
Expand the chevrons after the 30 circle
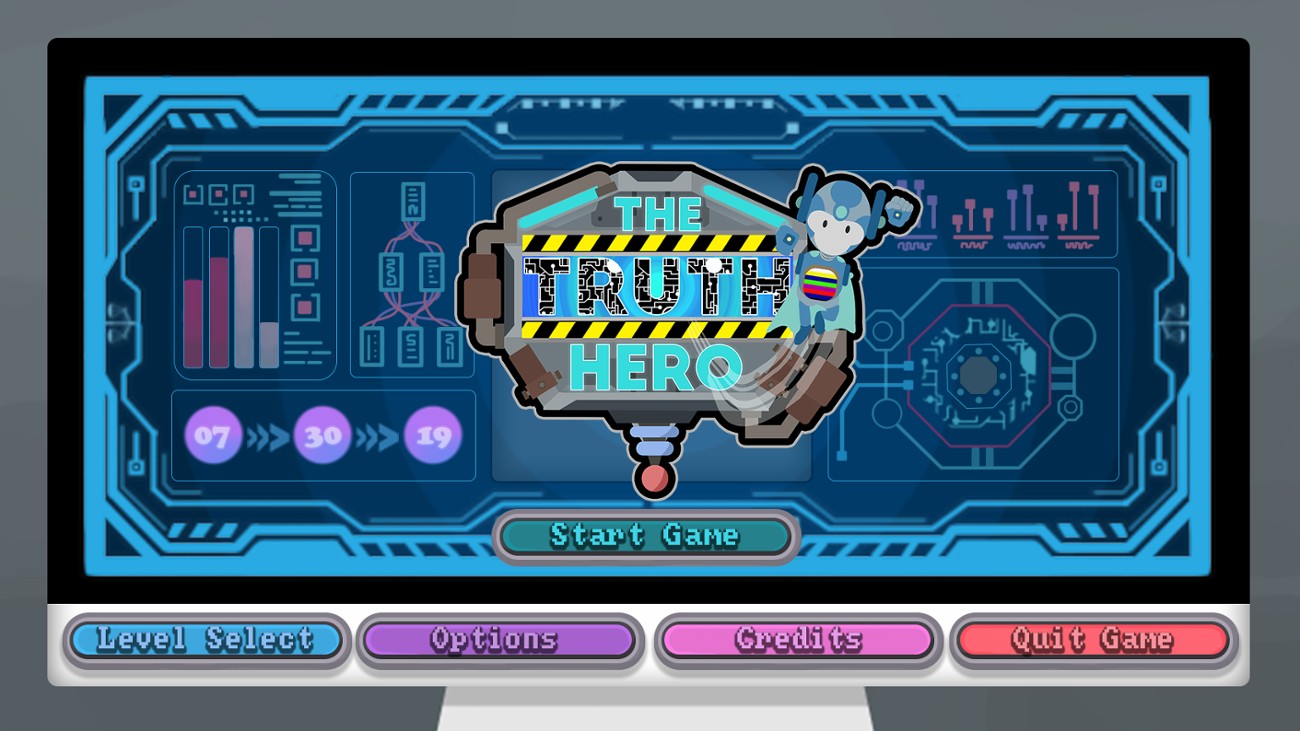click(x=377, y=435)
